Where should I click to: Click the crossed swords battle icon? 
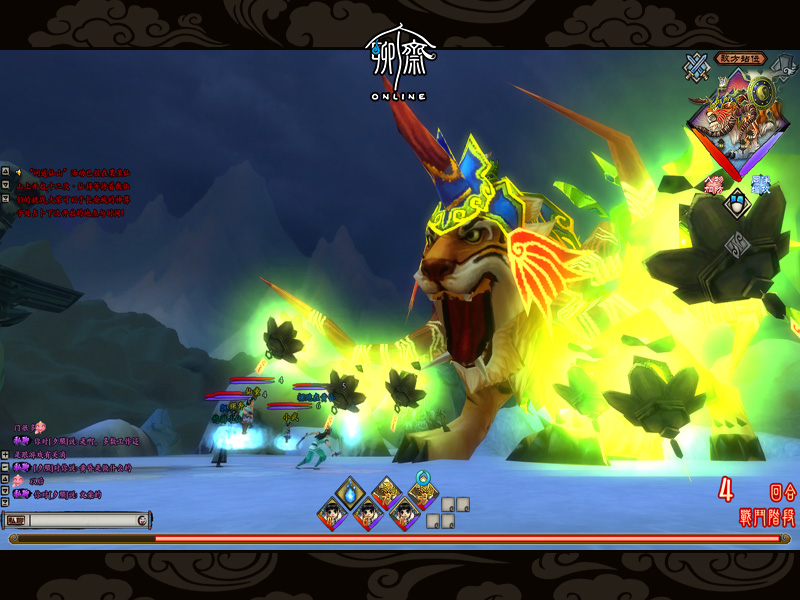pyautogui.click(x=695, y=66)
